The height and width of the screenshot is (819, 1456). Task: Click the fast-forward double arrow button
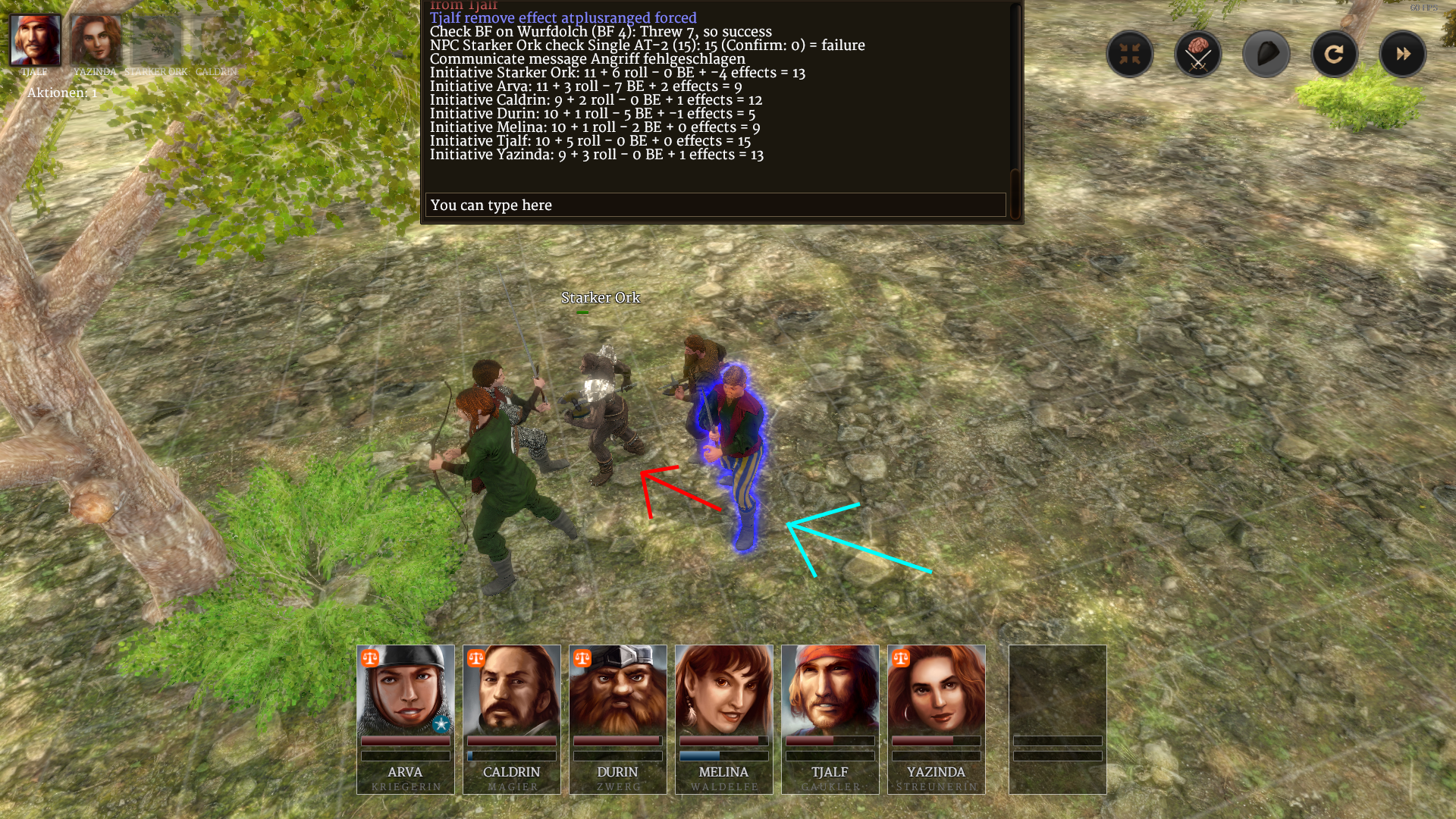(x=1402, y=54)
